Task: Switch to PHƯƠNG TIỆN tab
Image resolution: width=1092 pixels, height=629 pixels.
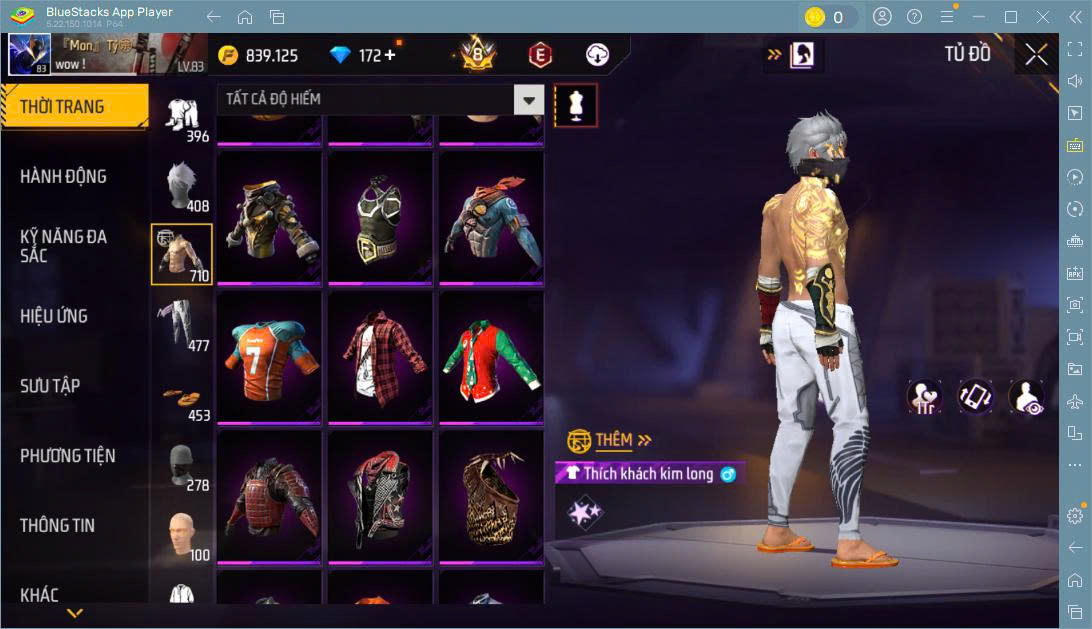Action: (x=68, y=456)
